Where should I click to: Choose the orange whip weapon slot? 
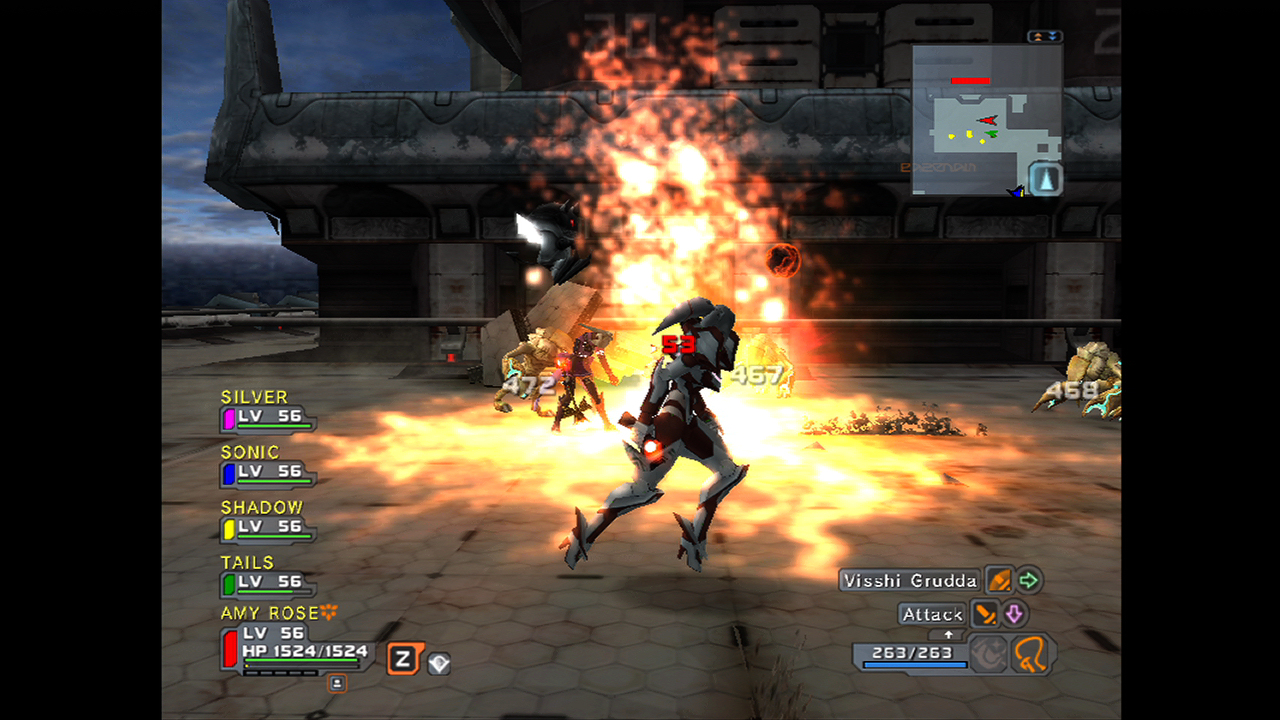tap(1031, 656)
